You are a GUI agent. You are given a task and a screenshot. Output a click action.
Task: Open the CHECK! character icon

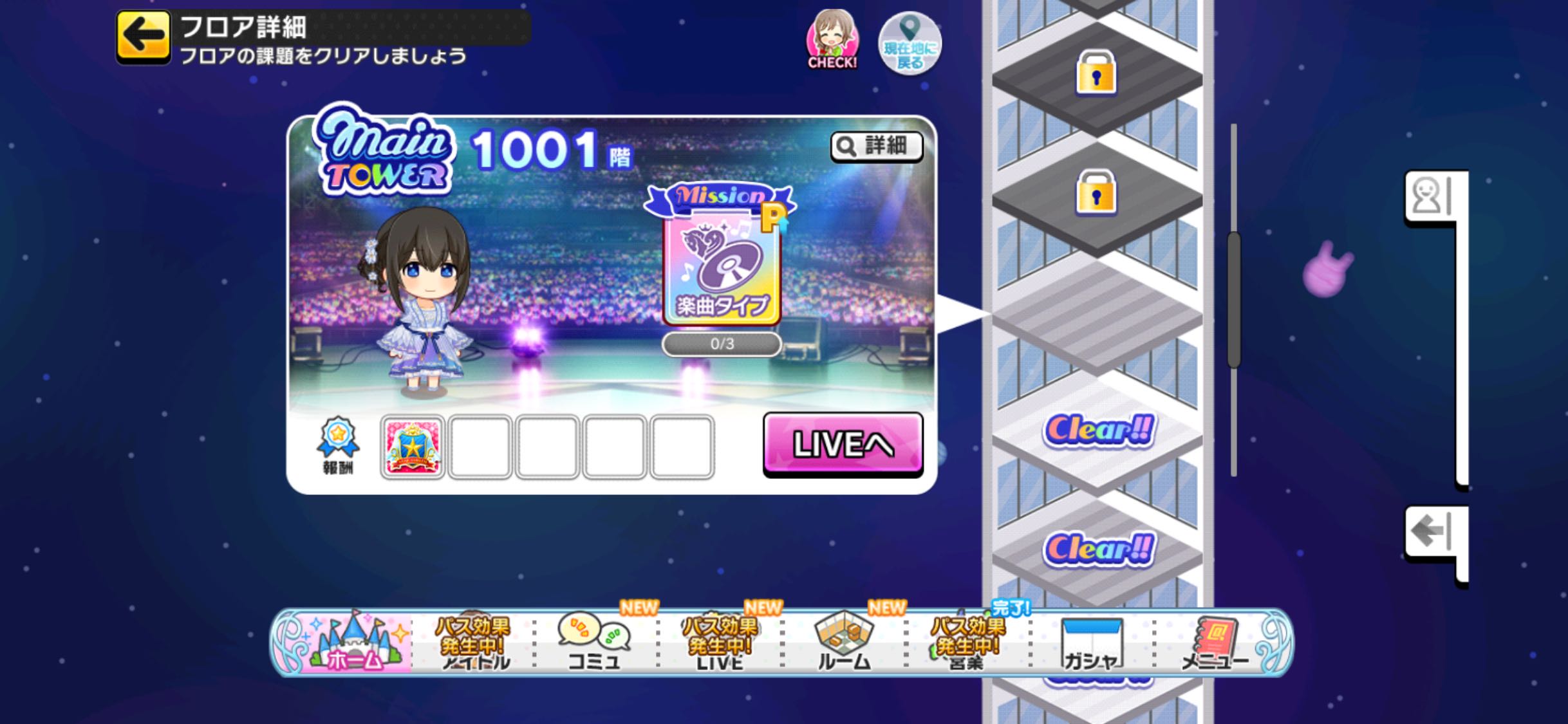(x=832, y=40)
